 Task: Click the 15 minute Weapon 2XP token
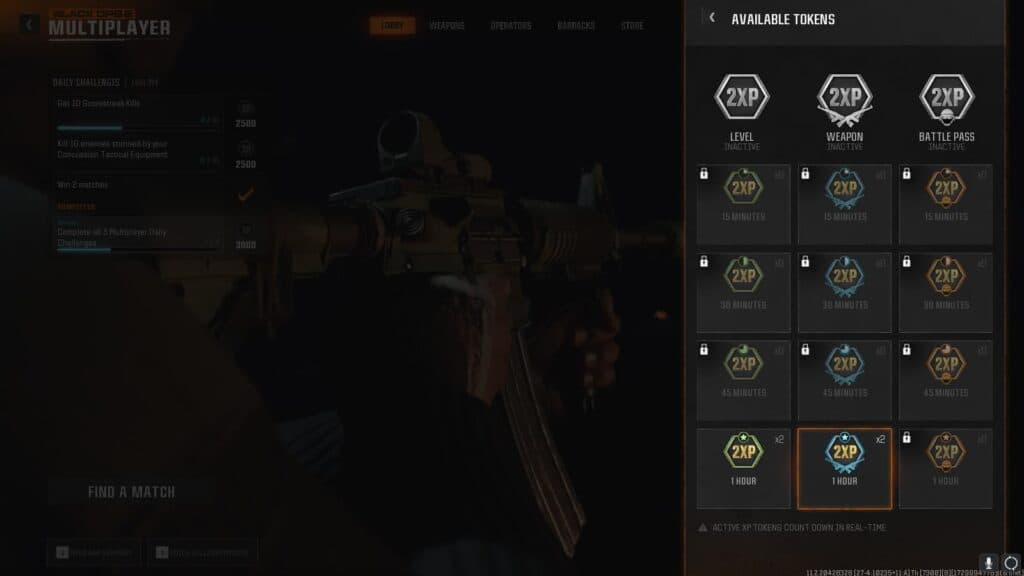(844, 204)
